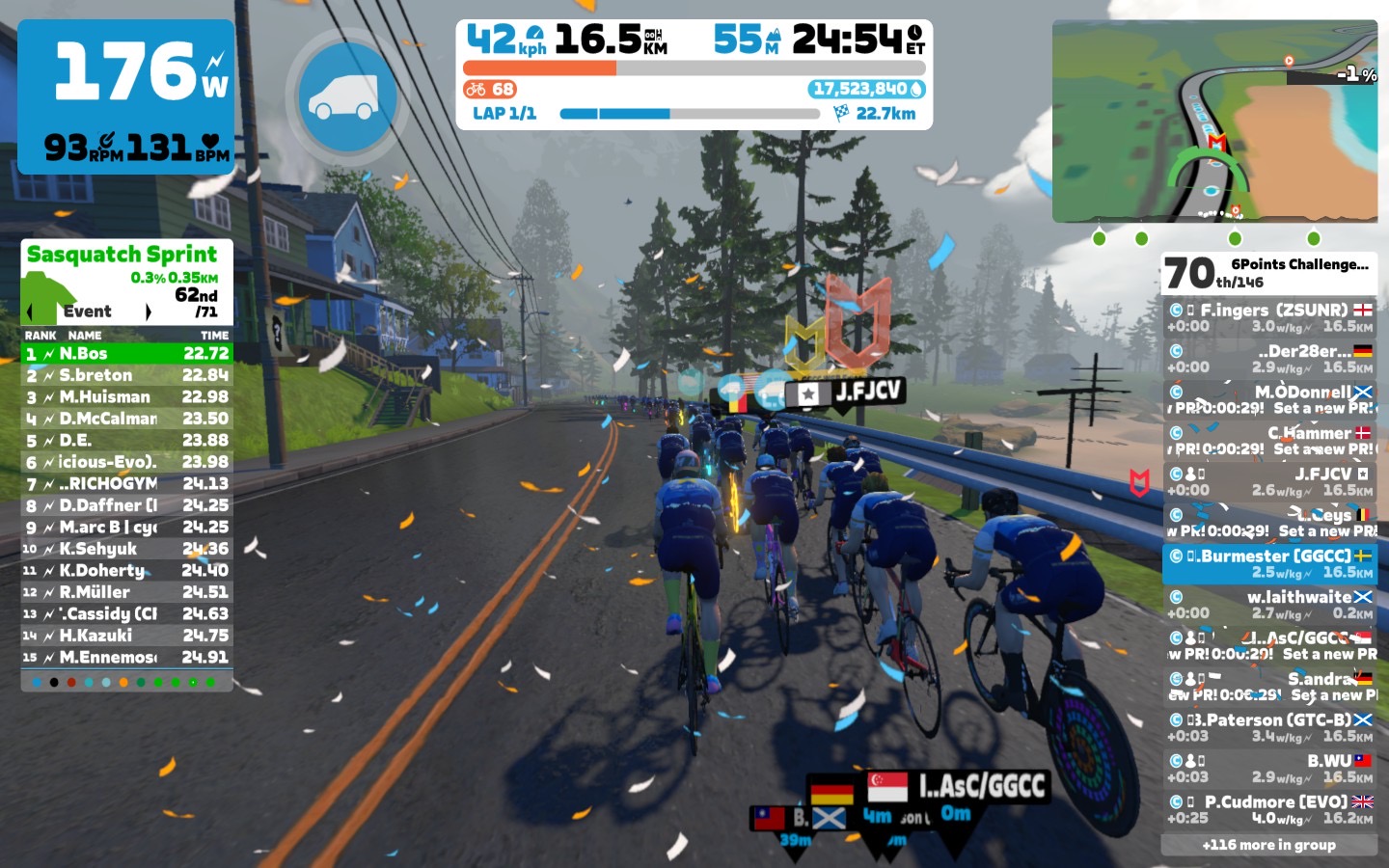Image resolution: width=1389 pixels, height=868 pixels.
Task: Select P.Cudmore (EVO) rider row
Action: point(1268,810)
